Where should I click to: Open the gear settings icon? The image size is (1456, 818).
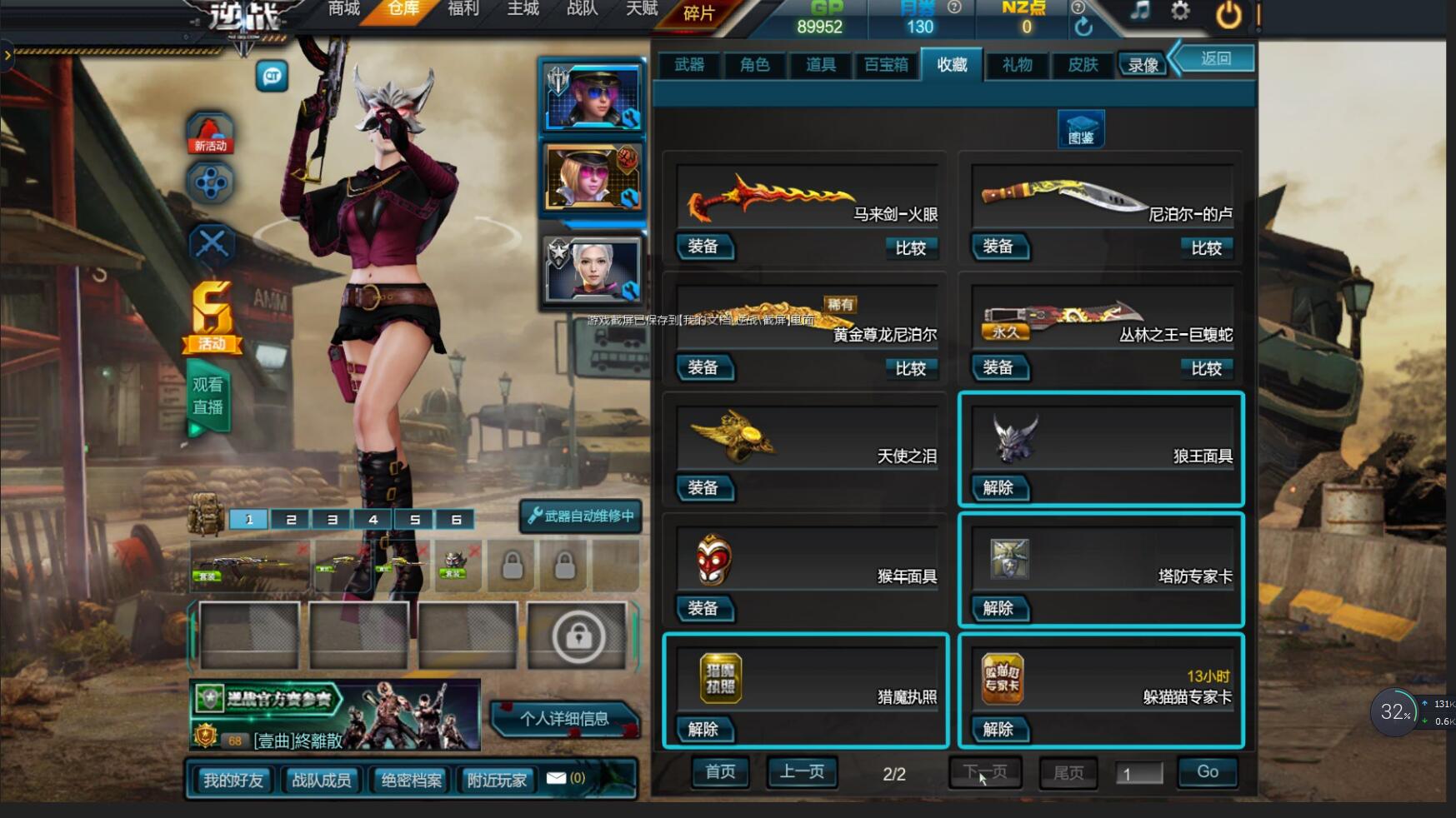tap(1180, 12)
